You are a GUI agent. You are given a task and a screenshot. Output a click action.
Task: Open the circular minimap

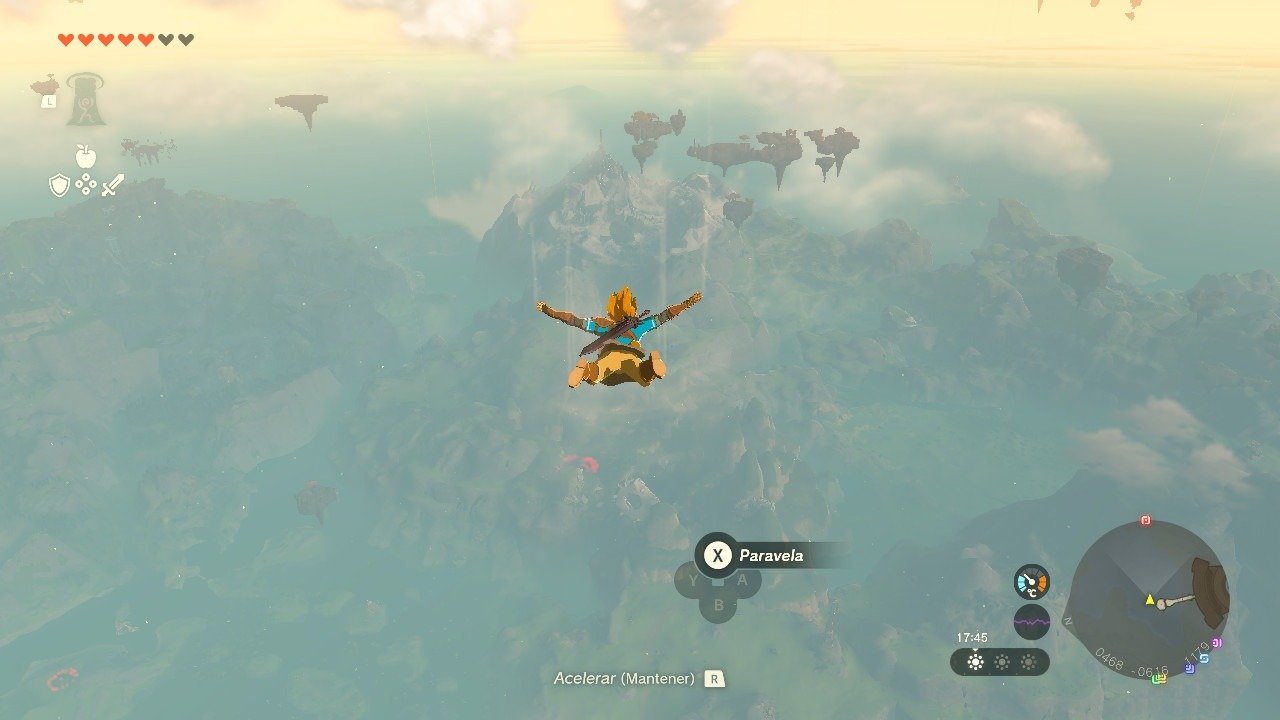[x=1148, y=600]
